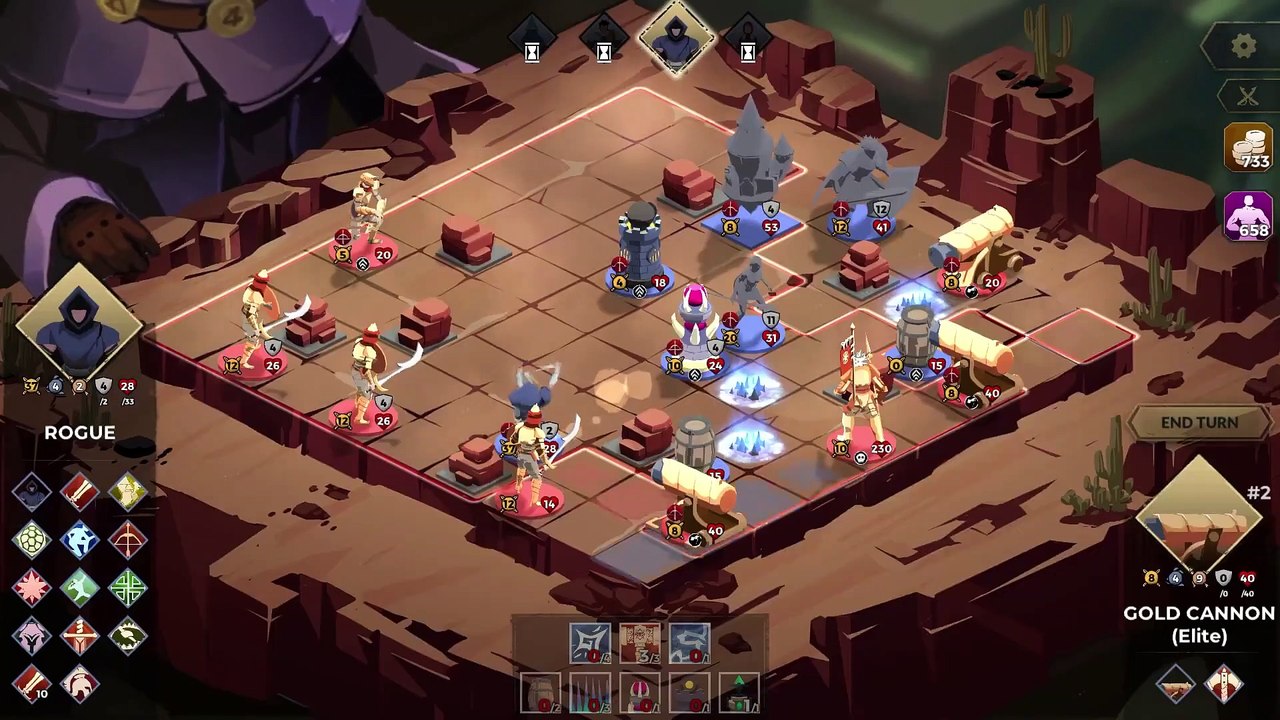
Task: Activate the downward sword ability icon
Action: [x=80, y=635]
